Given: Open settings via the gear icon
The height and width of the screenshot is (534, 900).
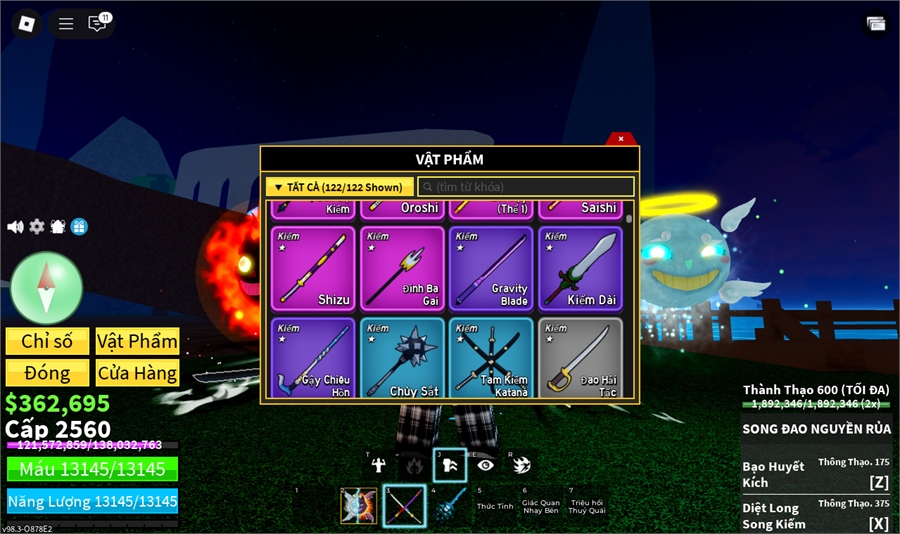Looking at the screenshot, I should (x=37, y=227).
